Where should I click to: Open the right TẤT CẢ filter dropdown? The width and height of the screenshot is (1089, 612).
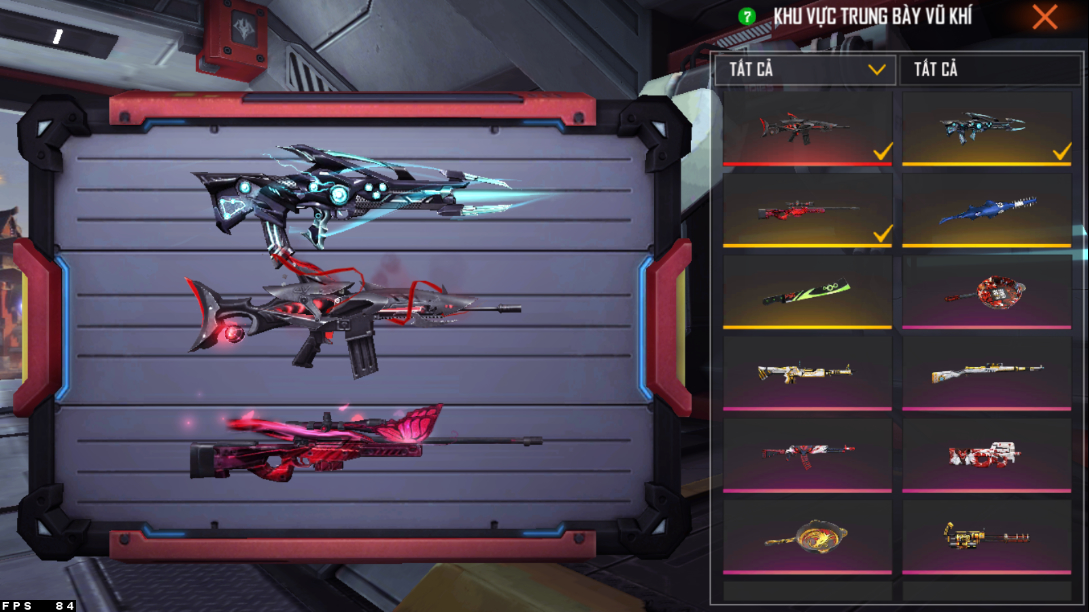pos(986,69)
